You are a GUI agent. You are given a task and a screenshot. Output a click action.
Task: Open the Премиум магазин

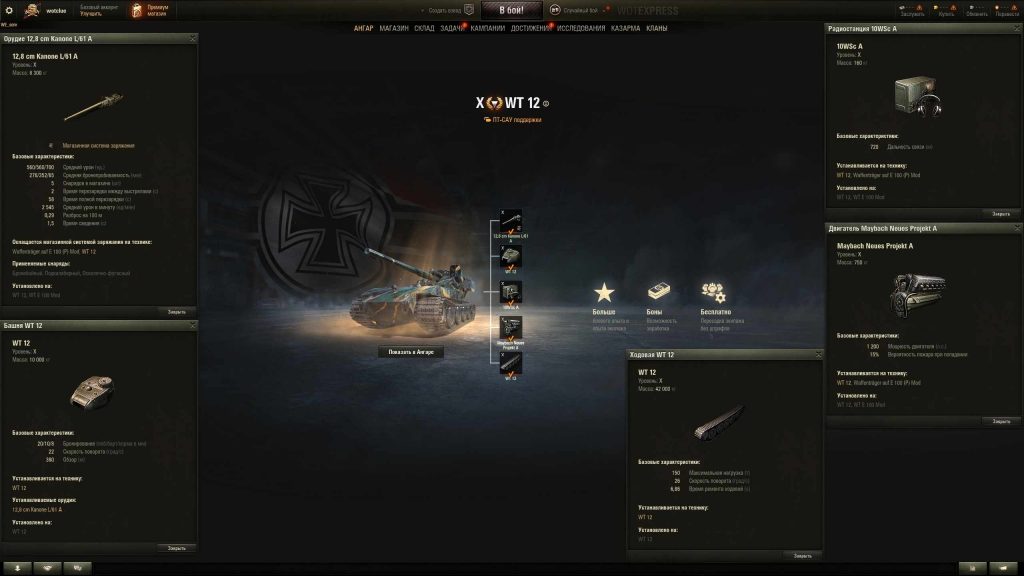coord(149,10)
